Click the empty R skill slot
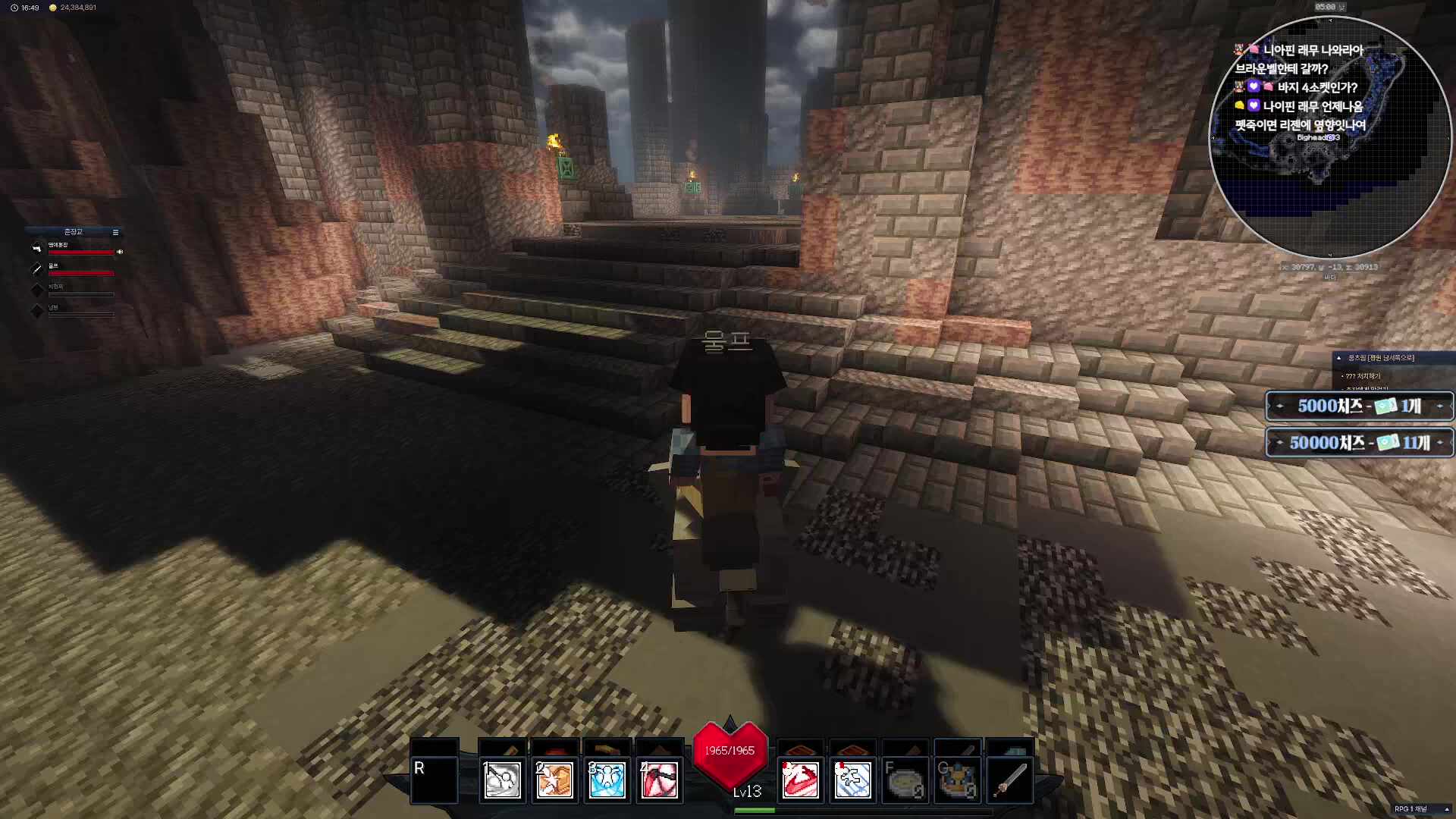This screenshot has width=1456, height=819. coord(435,779)
